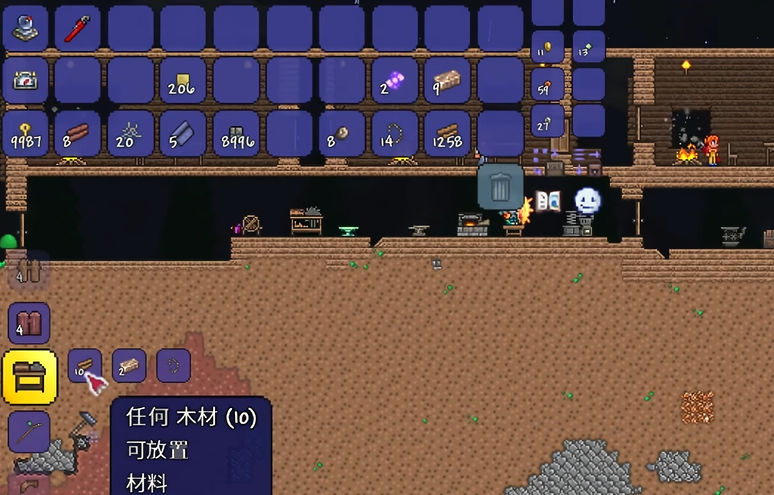Screen dimensions: 774x495
Task: Click the white emote face icon
Action: (x=588, y=201)
